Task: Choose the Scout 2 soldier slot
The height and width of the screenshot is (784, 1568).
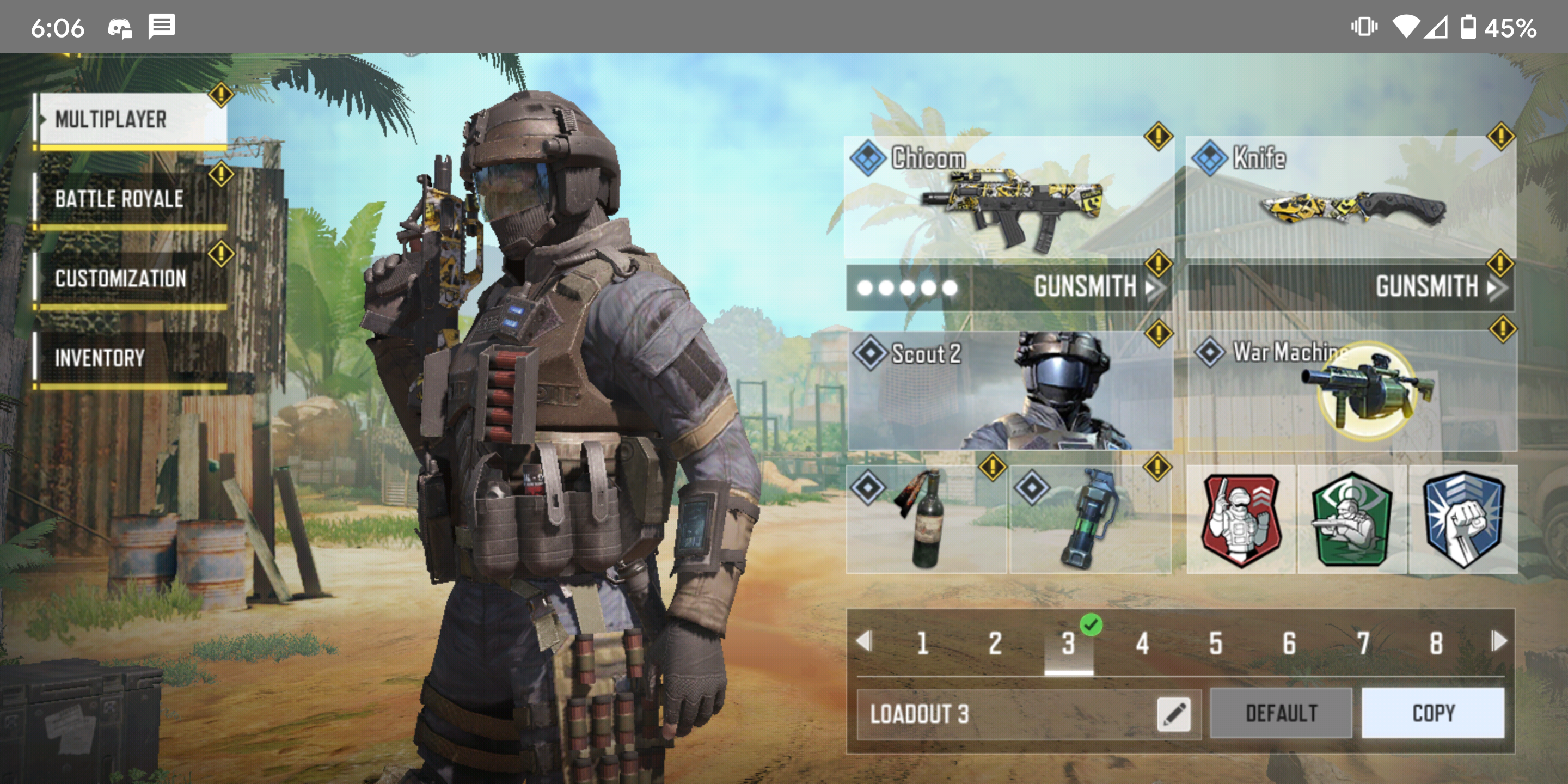Action: (1010, 391)
